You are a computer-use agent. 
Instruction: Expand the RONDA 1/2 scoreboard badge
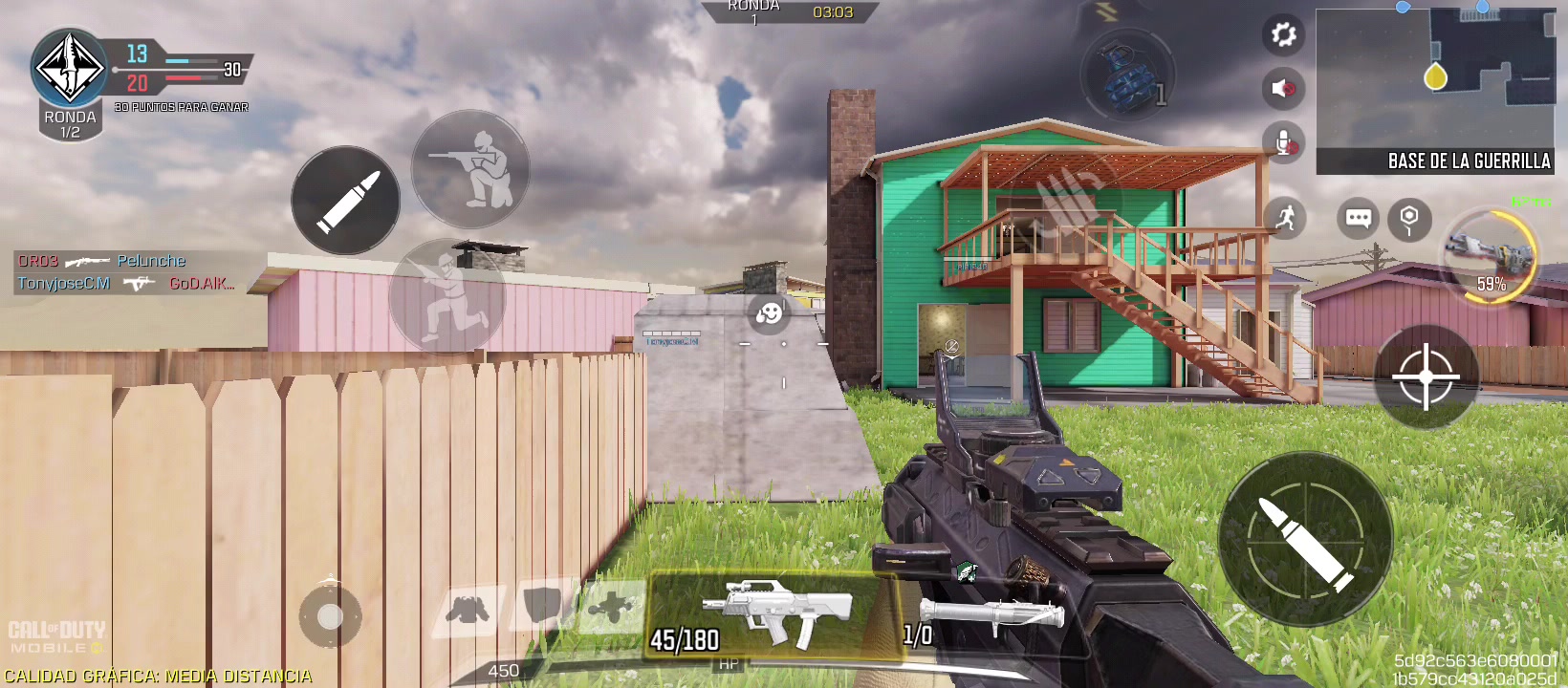pos(68,86)
